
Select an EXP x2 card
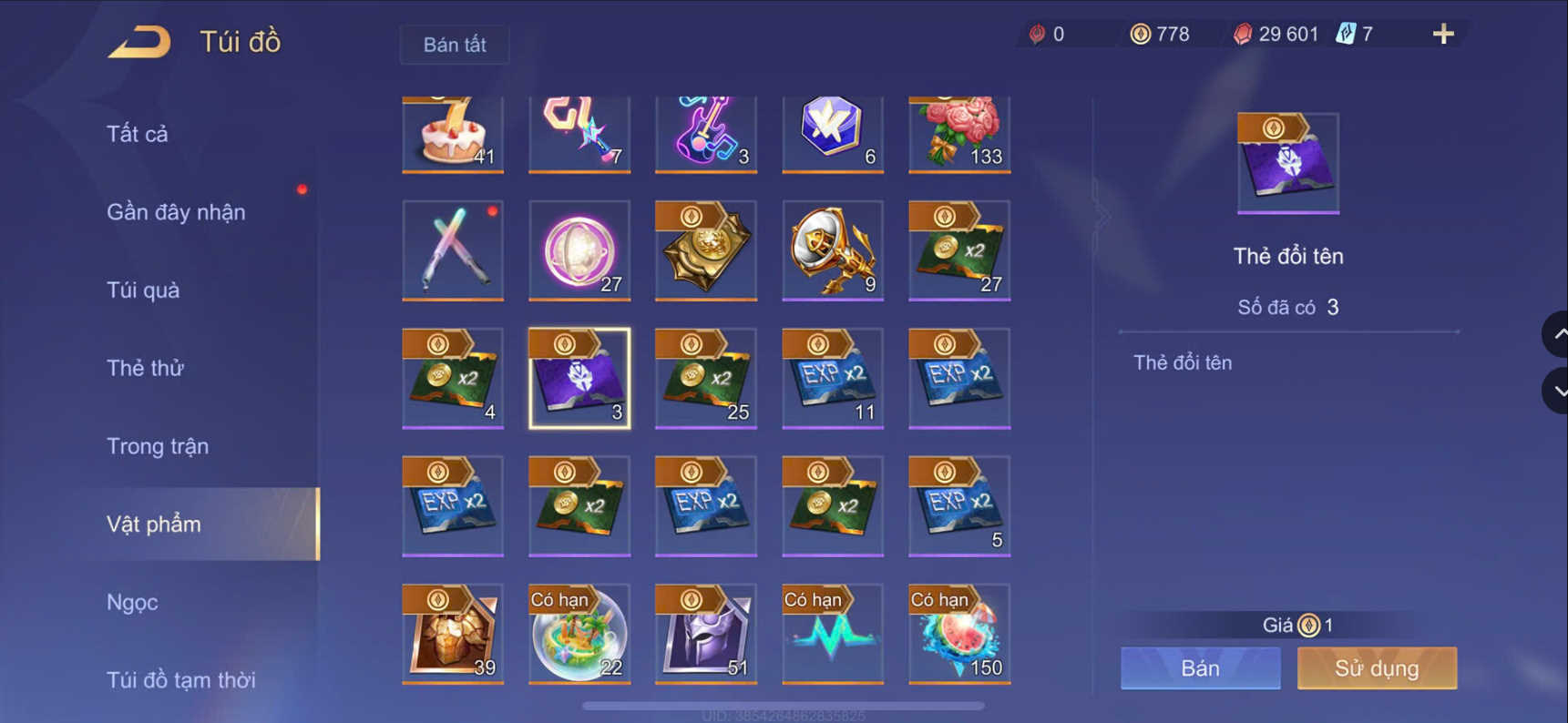(832, 378)
